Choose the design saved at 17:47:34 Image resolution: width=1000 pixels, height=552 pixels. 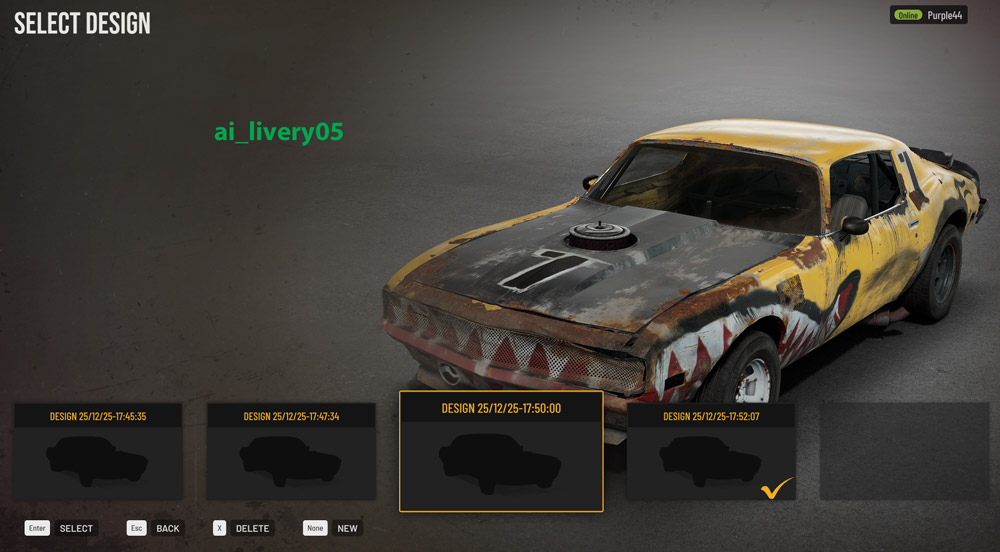point(291,452)
